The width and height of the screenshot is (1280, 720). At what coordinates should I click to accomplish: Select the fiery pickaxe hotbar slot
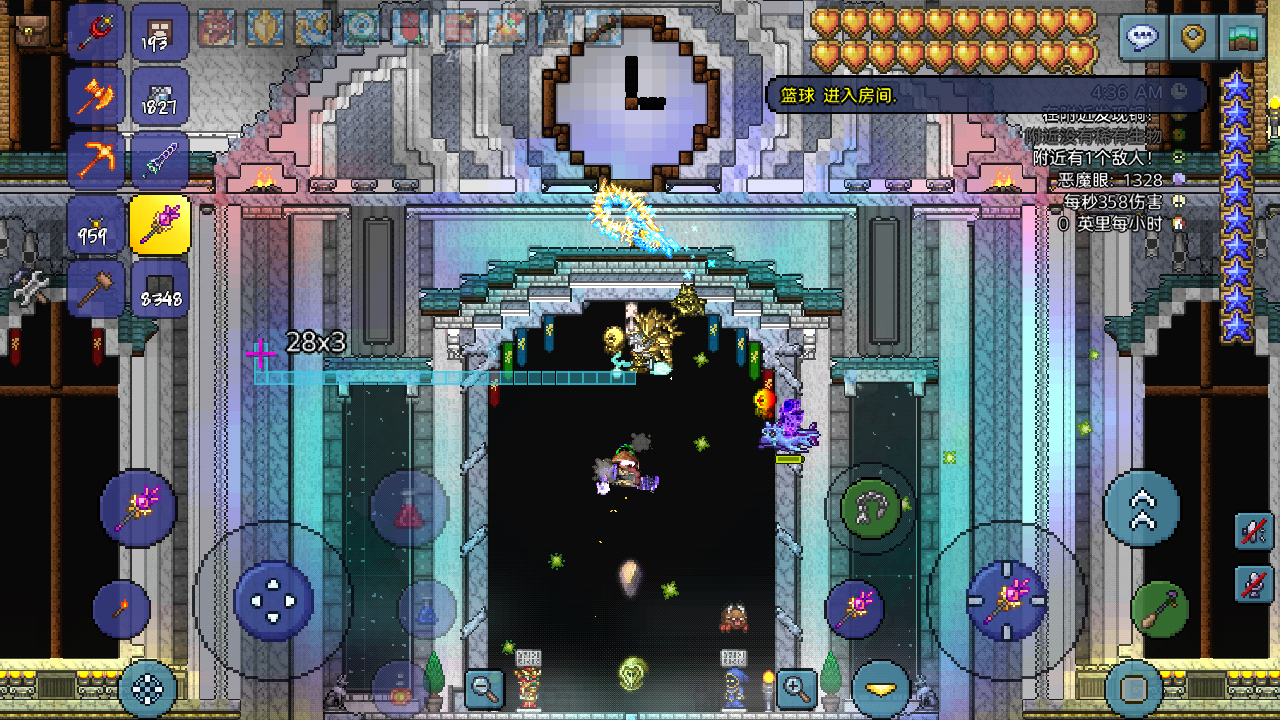click(96, 160)
